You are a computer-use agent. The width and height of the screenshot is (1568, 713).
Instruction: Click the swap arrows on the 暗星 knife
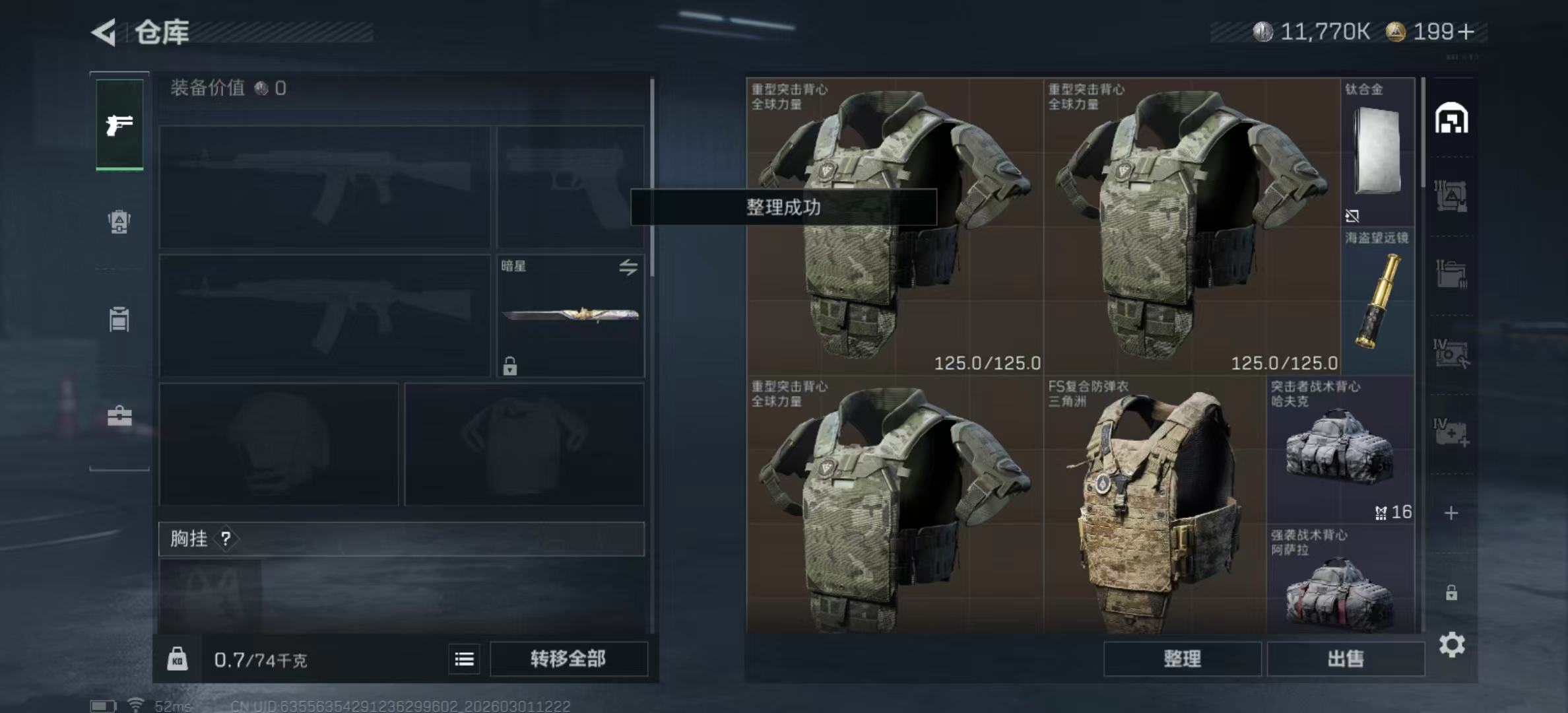(628, 267)
